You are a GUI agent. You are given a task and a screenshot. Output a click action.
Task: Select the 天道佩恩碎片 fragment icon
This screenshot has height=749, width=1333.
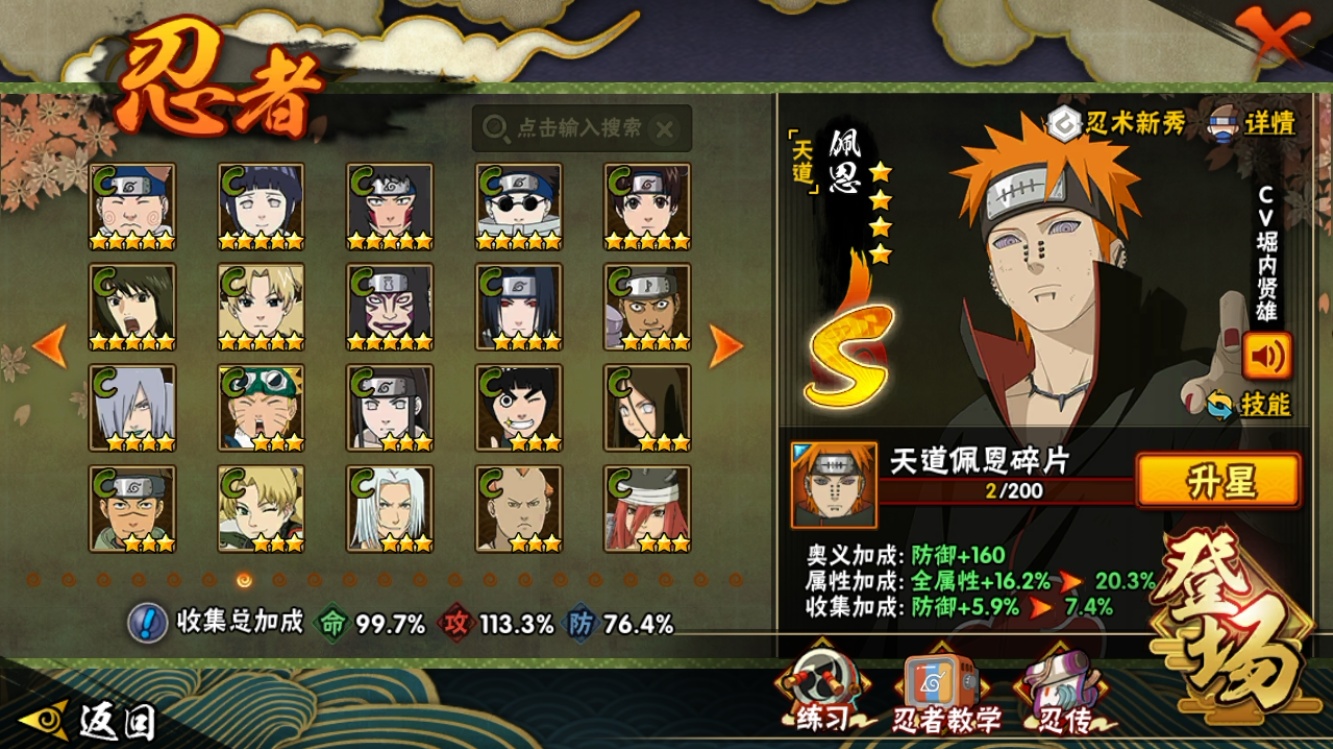[834, 485]
